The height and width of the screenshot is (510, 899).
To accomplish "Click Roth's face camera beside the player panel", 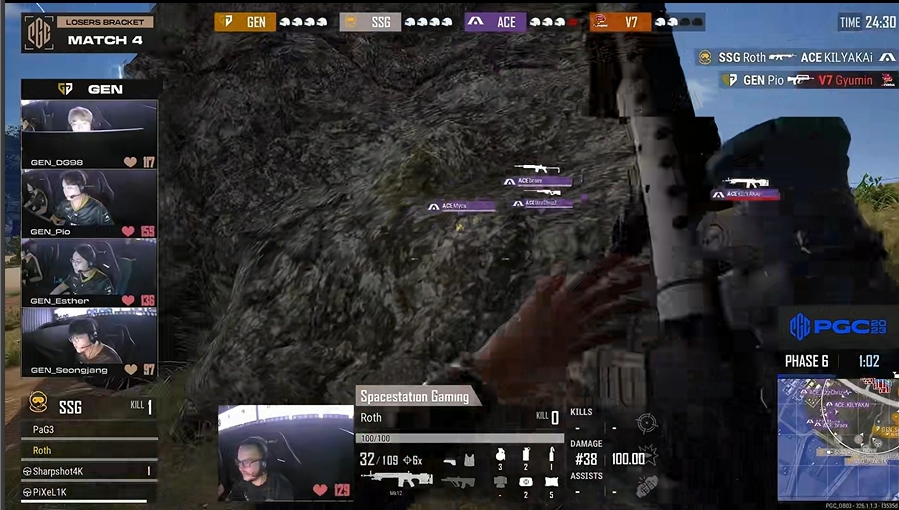I will 285,452.
